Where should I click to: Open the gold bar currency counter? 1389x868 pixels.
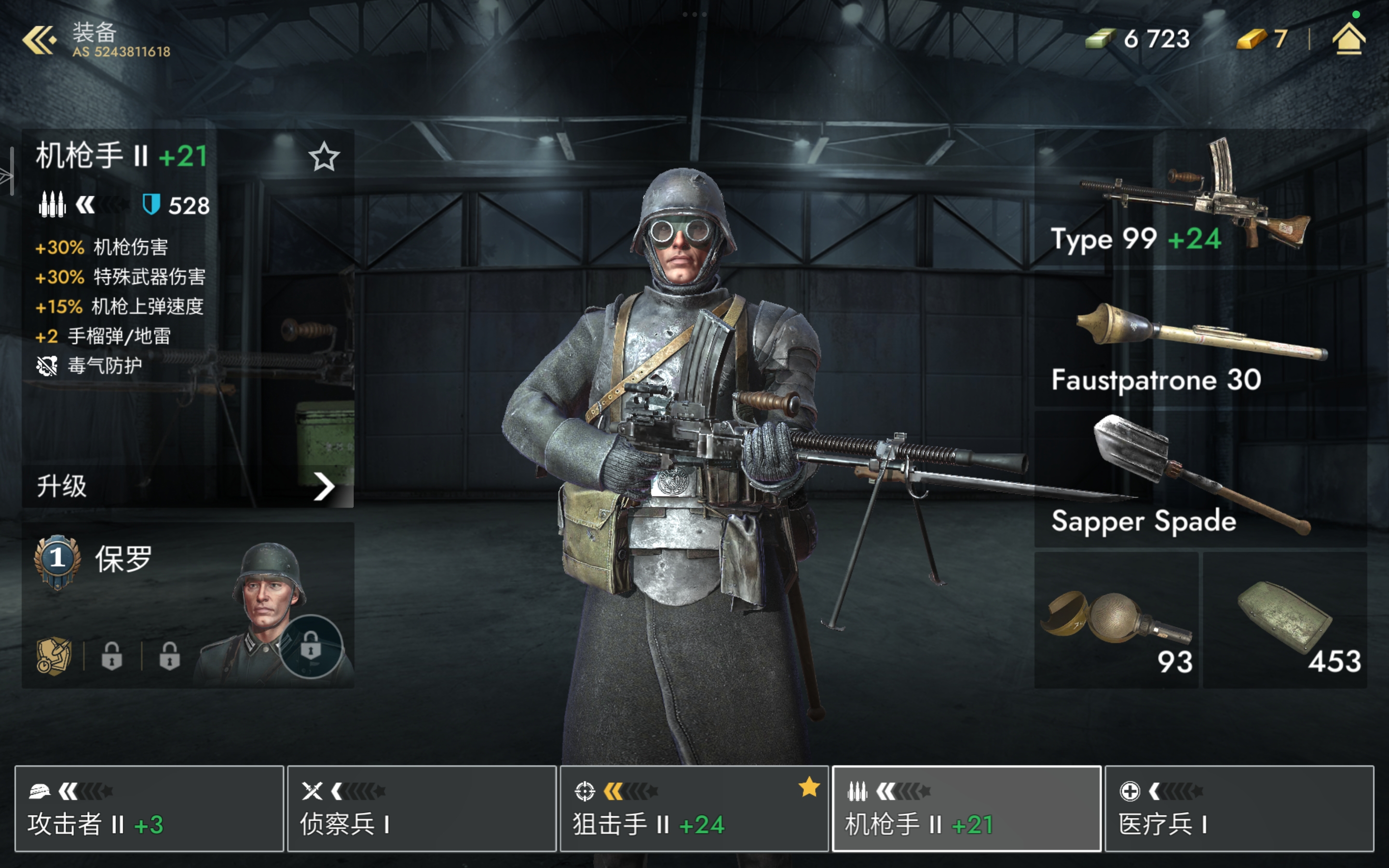1262,39
